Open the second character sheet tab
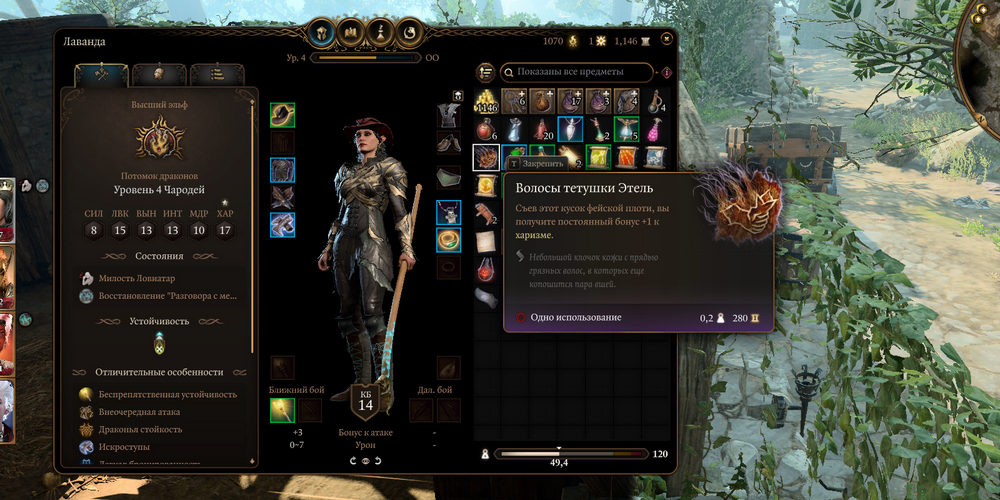1000x500 pixels. click(x=160, y=75)
